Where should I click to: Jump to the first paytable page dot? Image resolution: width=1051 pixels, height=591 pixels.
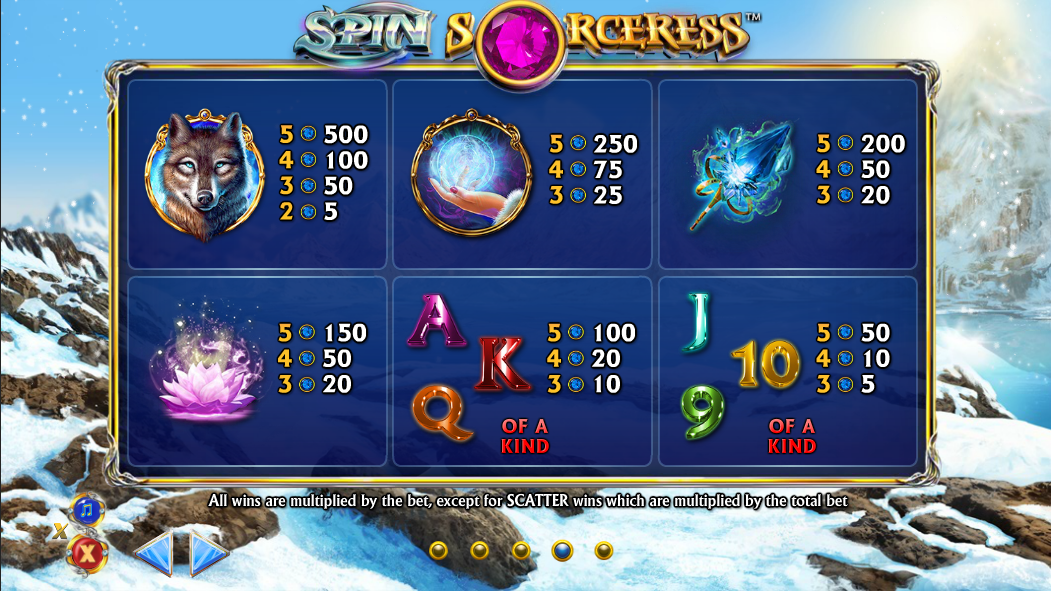(437, 550)
